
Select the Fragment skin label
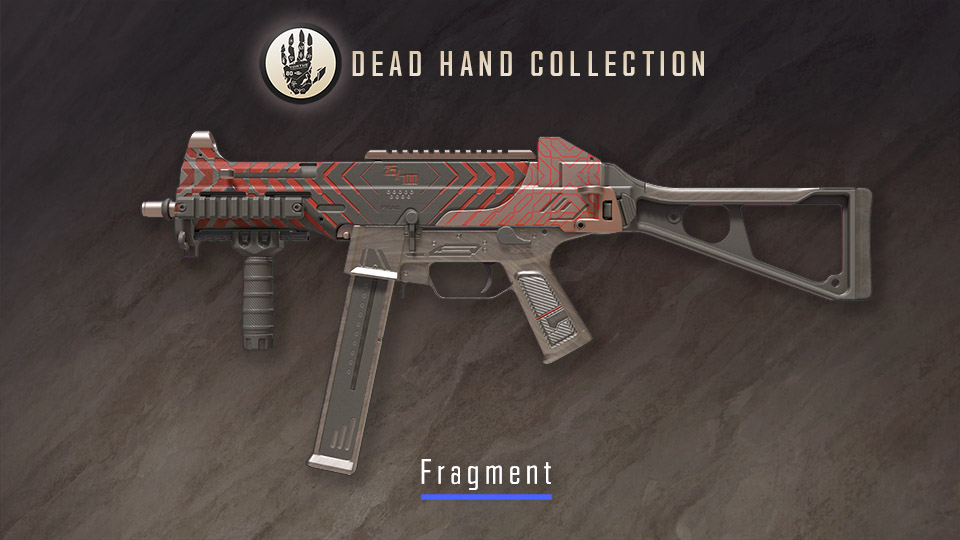tap(486, 471)
